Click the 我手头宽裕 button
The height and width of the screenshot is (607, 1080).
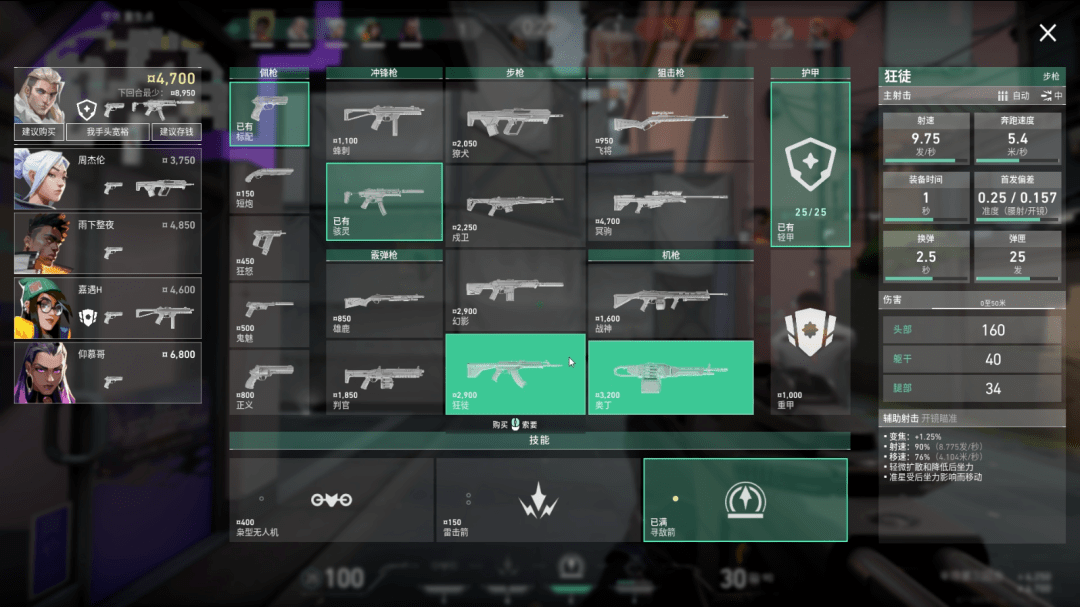108,132
